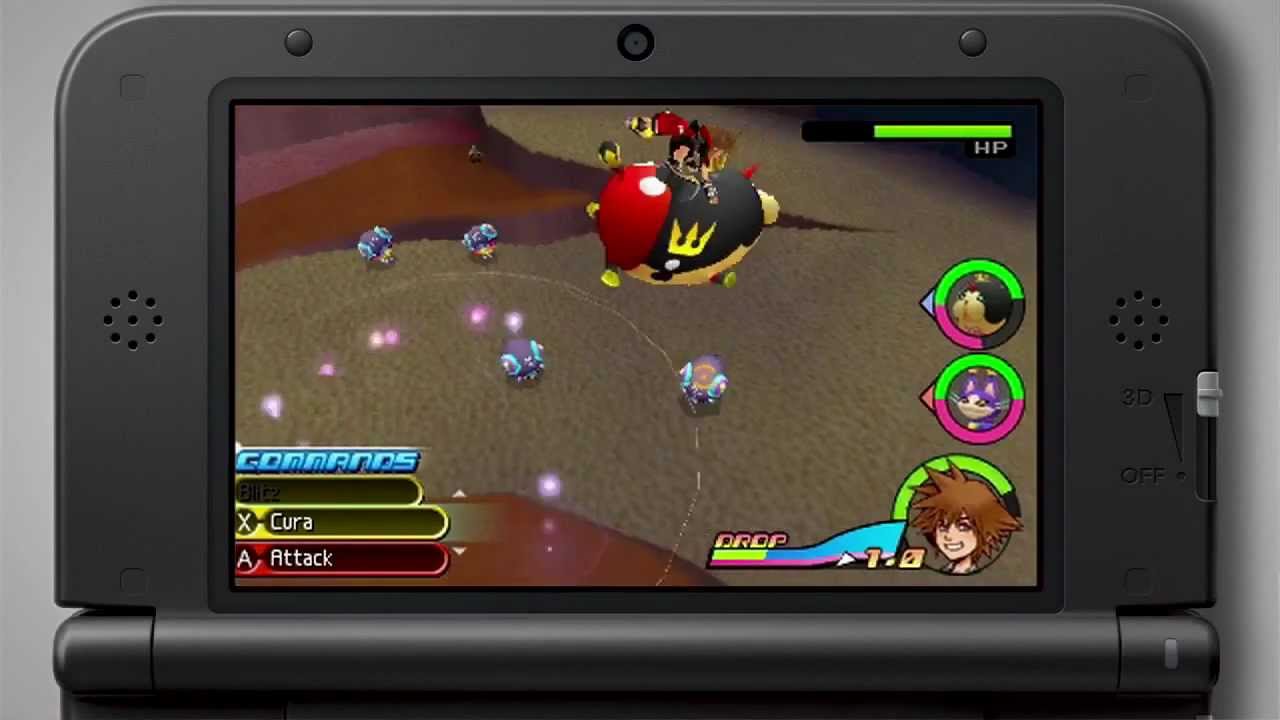
Task: Click the purple cat Dream Eater portrait
Action: [x=979, y=399]
